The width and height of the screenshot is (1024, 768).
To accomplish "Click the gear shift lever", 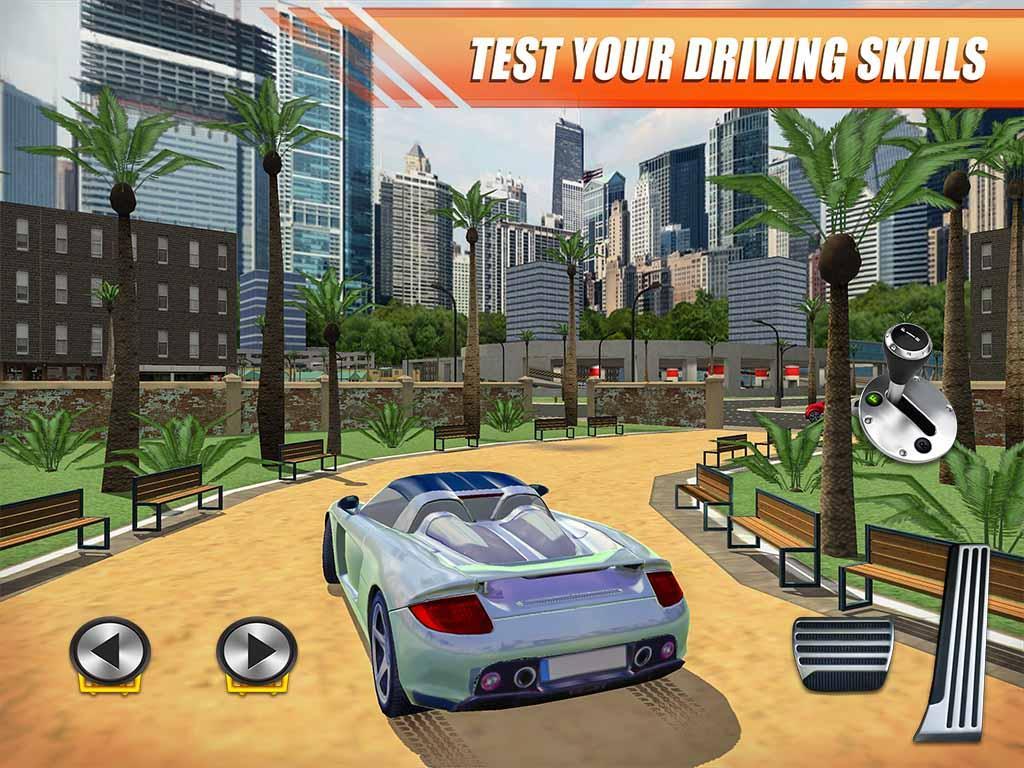I will coord(907,390).
